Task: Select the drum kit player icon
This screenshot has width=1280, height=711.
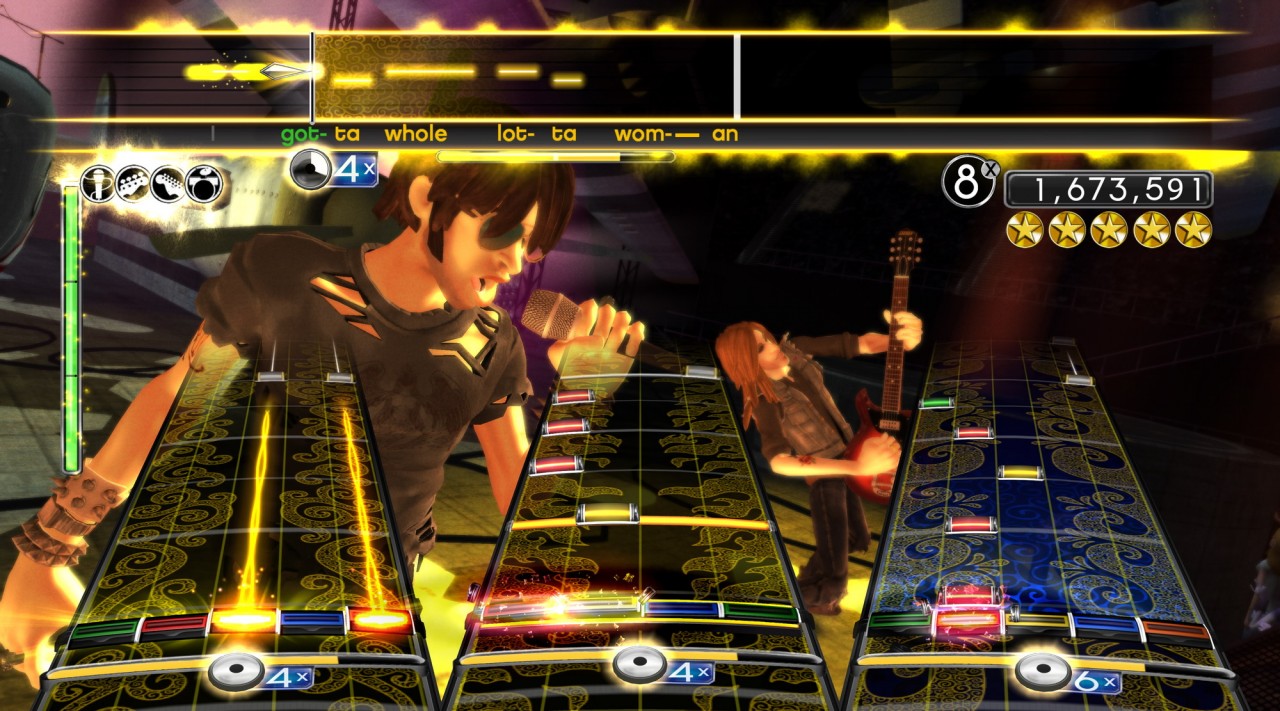Action: 204,184
